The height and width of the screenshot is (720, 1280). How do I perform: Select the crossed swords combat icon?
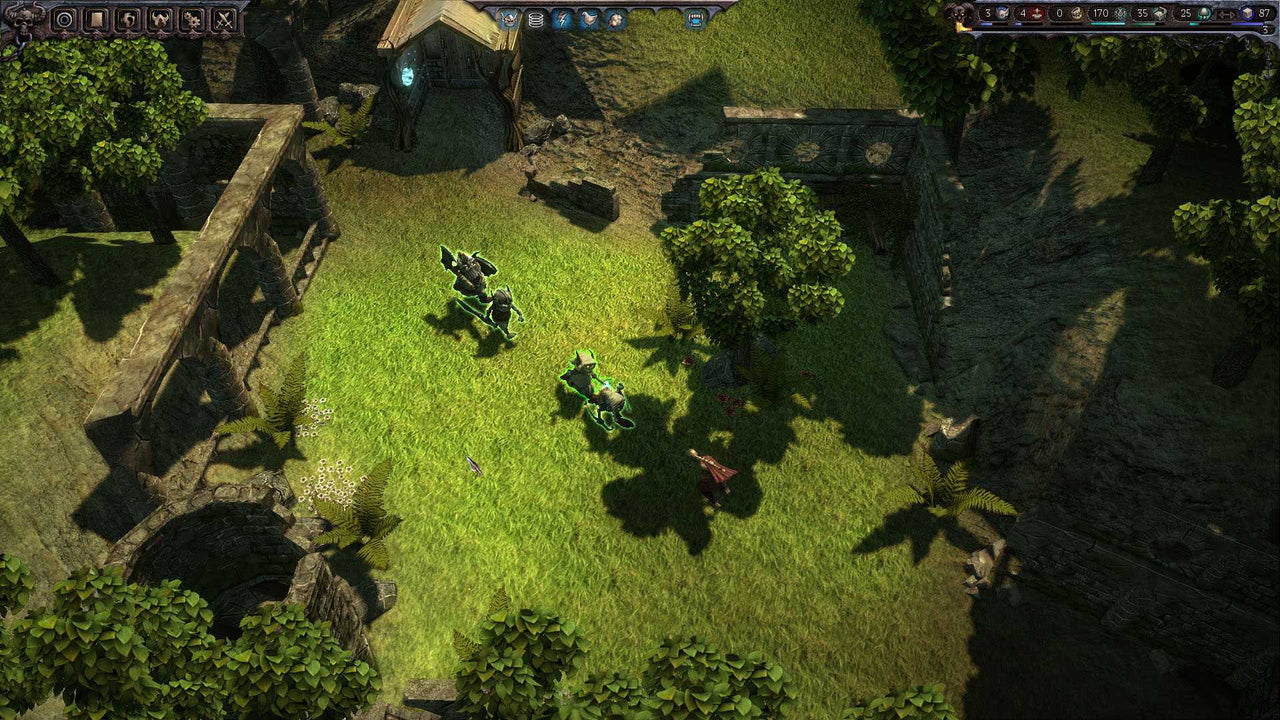pos(225,19)
